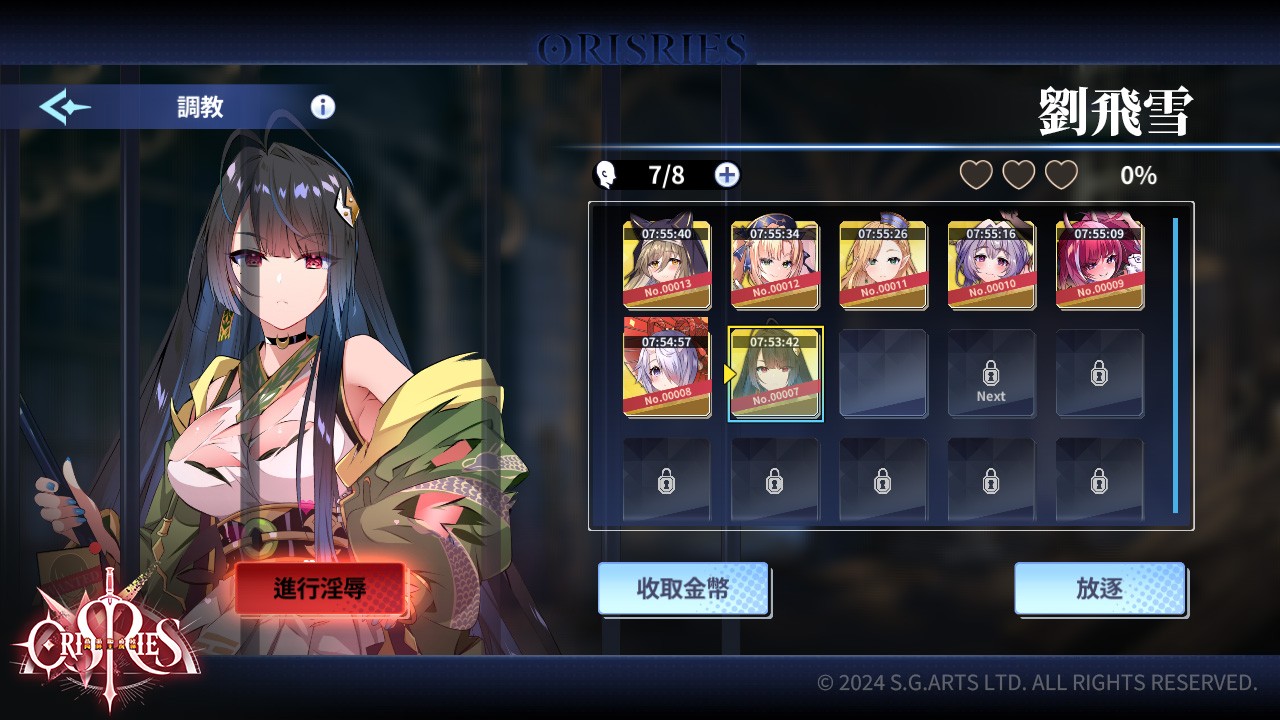
Task: Select the No.00013 character card
Action: tap(667, 265)
